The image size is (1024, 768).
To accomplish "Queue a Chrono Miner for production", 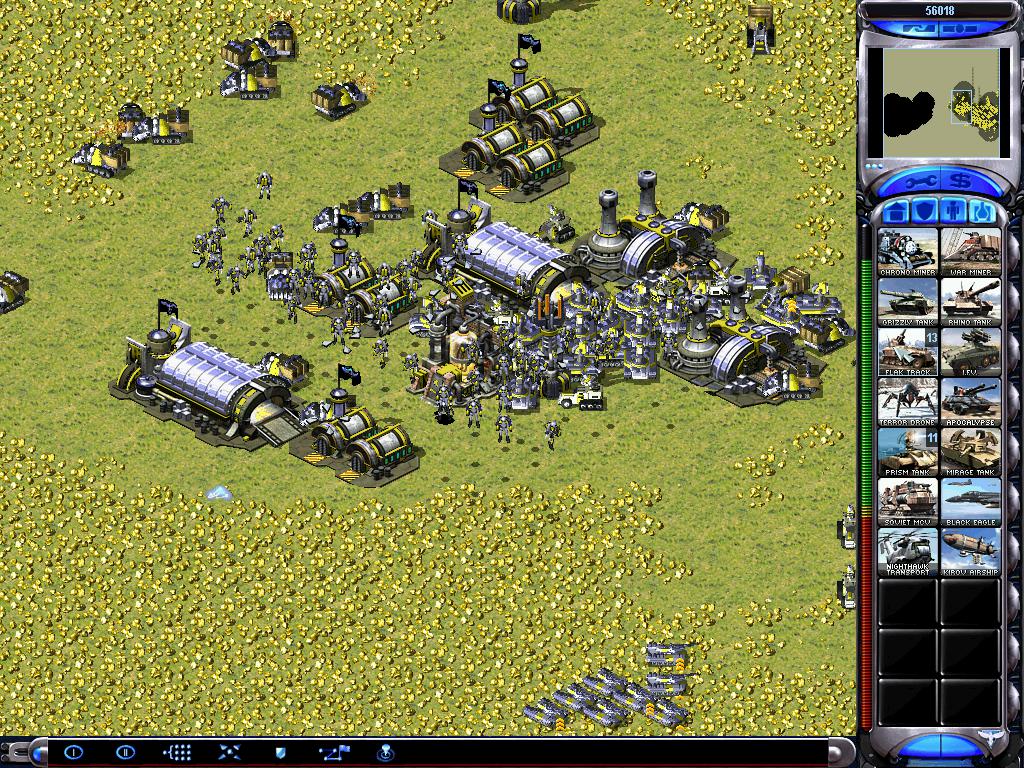I will click(908, 251).
